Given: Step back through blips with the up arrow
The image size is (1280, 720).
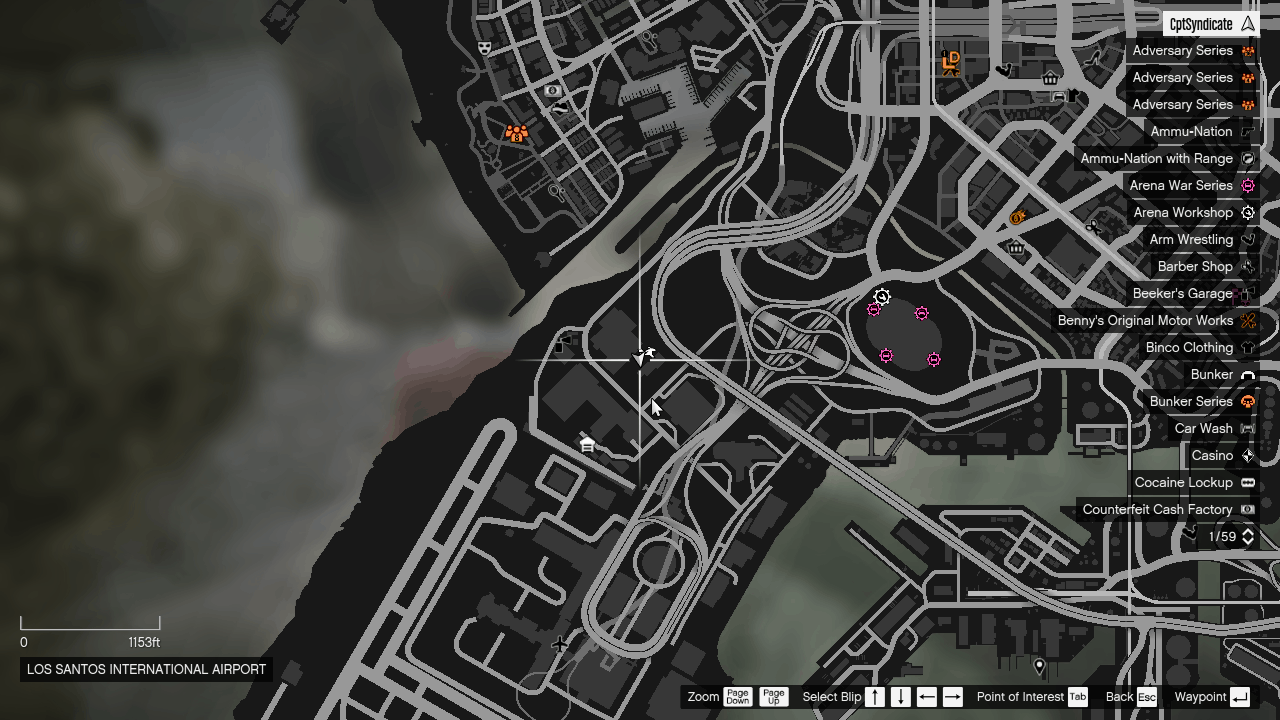Looking at the screenshot, I should click(x=874, y=697).
